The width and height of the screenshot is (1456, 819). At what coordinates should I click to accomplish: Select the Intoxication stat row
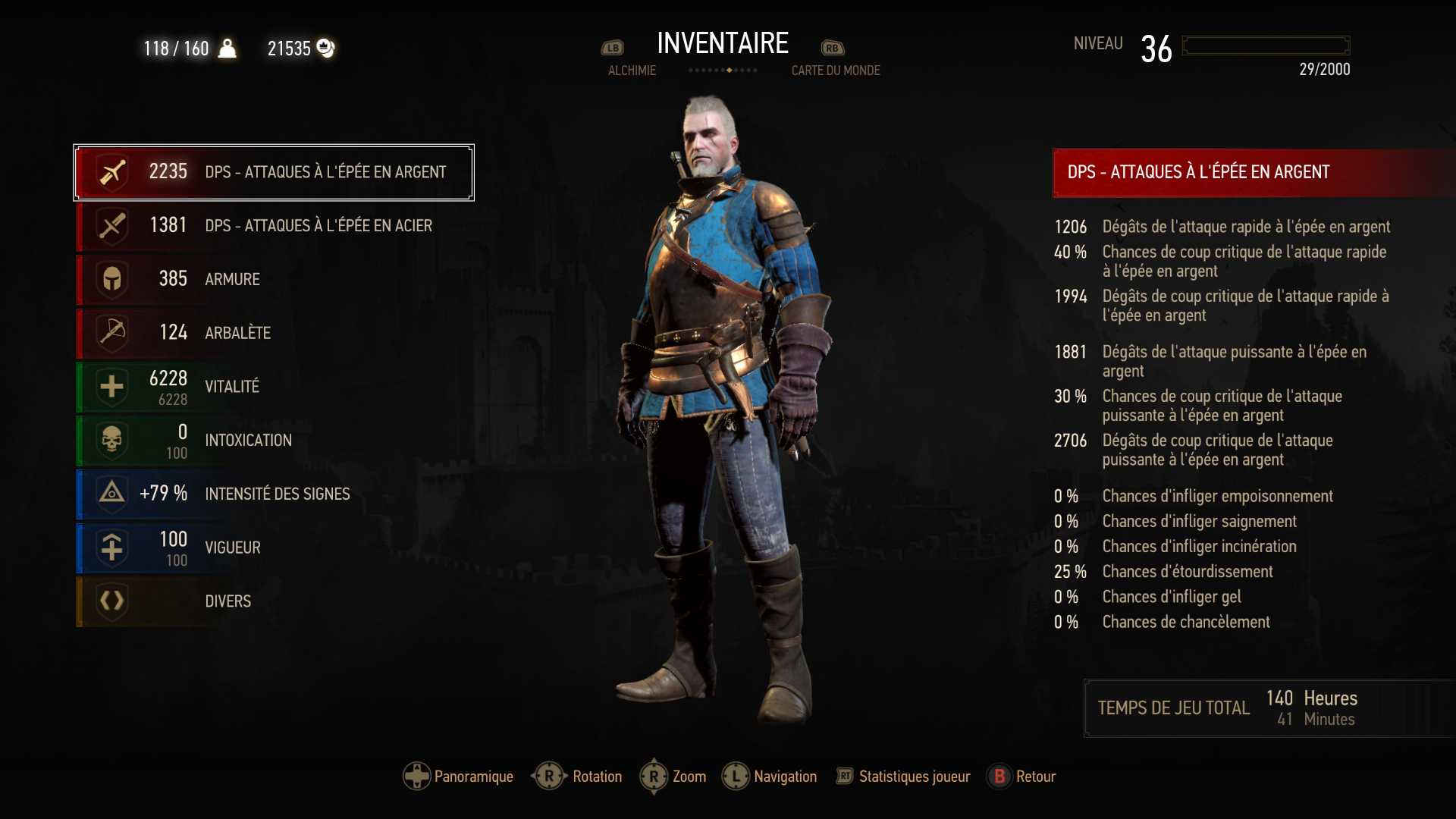tap(274, 441)
